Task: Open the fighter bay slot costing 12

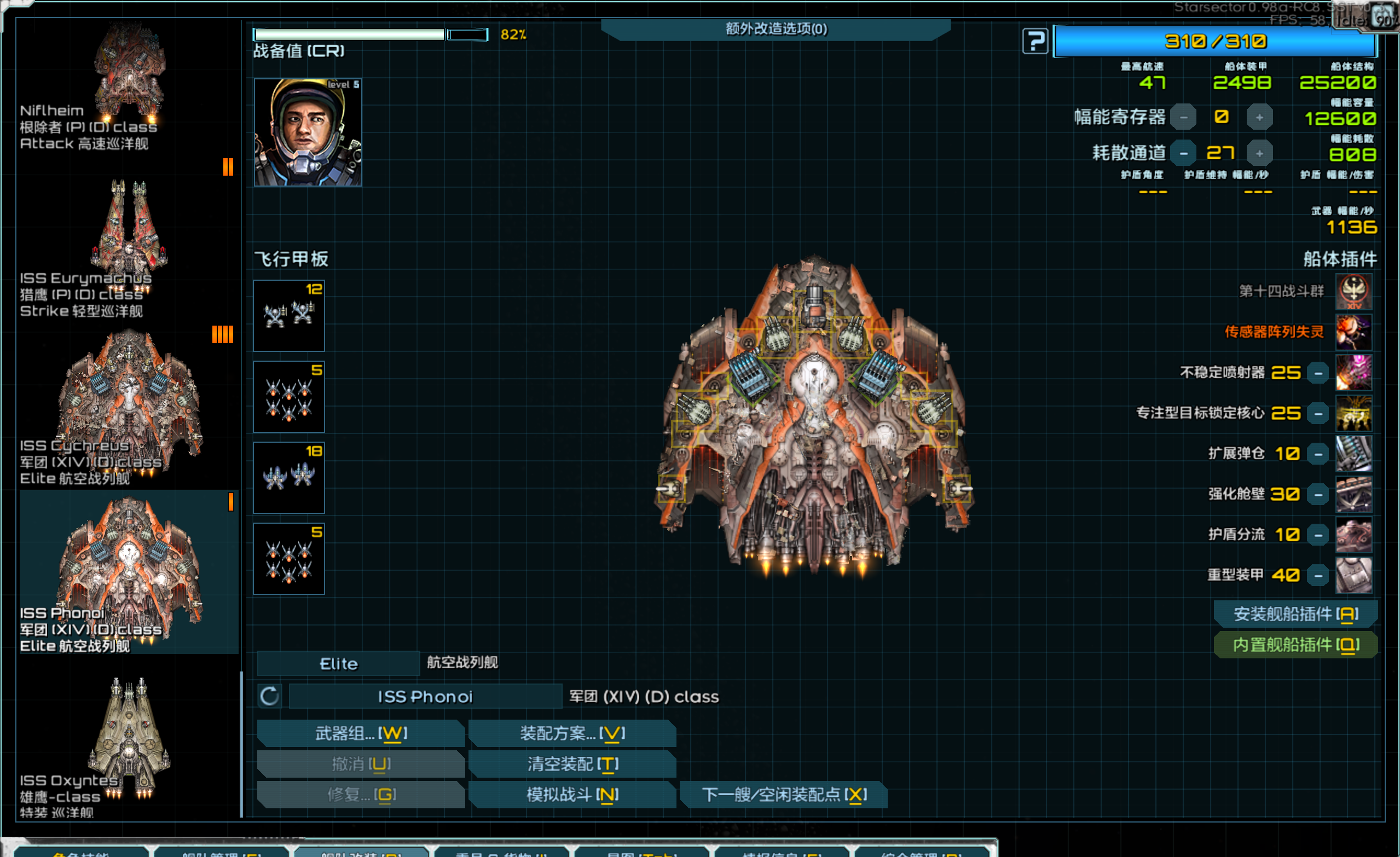Action: (x=288, y=315)
